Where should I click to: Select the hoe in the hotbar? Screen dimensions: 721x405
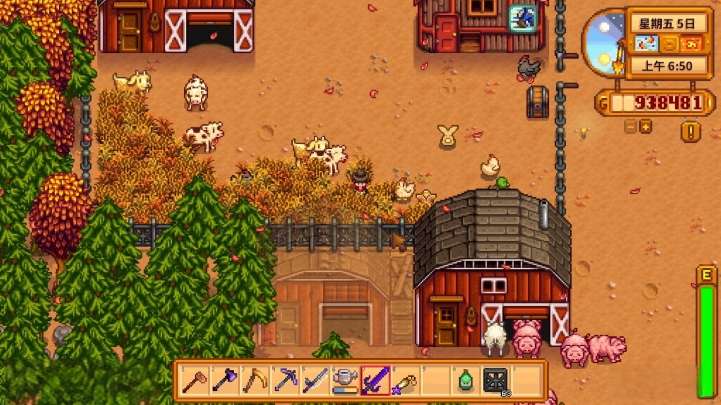pyautogui.click(x=195, y=380)
